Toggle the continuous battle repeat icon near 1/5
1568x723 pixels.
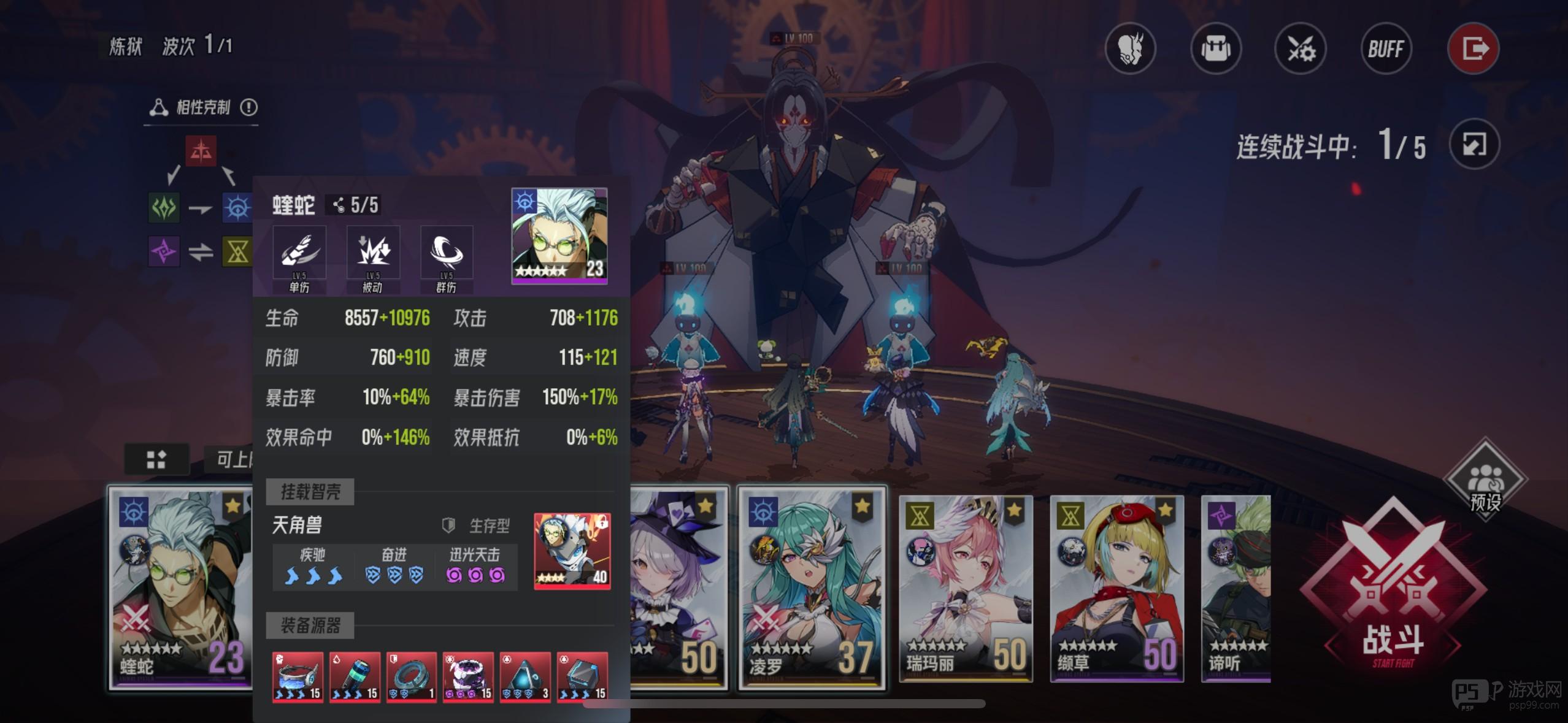tap(1475, 144)
